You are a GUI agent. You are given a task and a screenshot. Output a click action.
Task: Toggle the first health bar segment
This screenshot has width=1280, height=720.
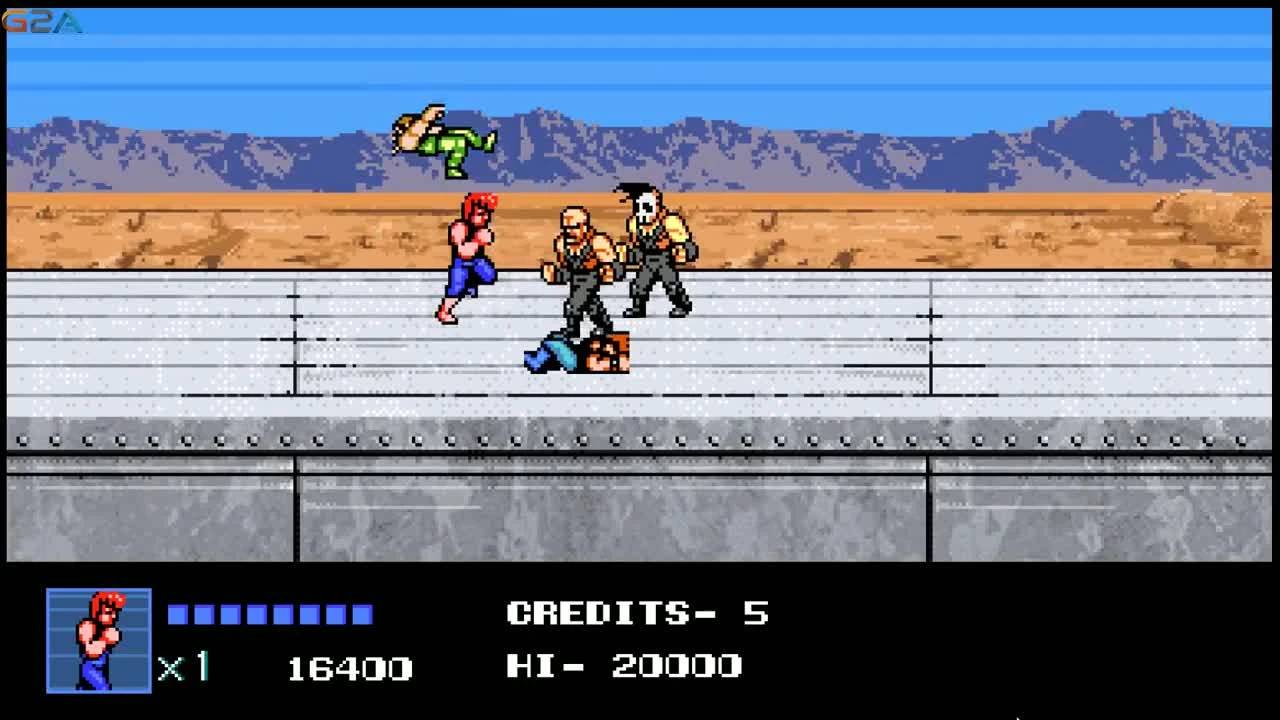point(177,613)
